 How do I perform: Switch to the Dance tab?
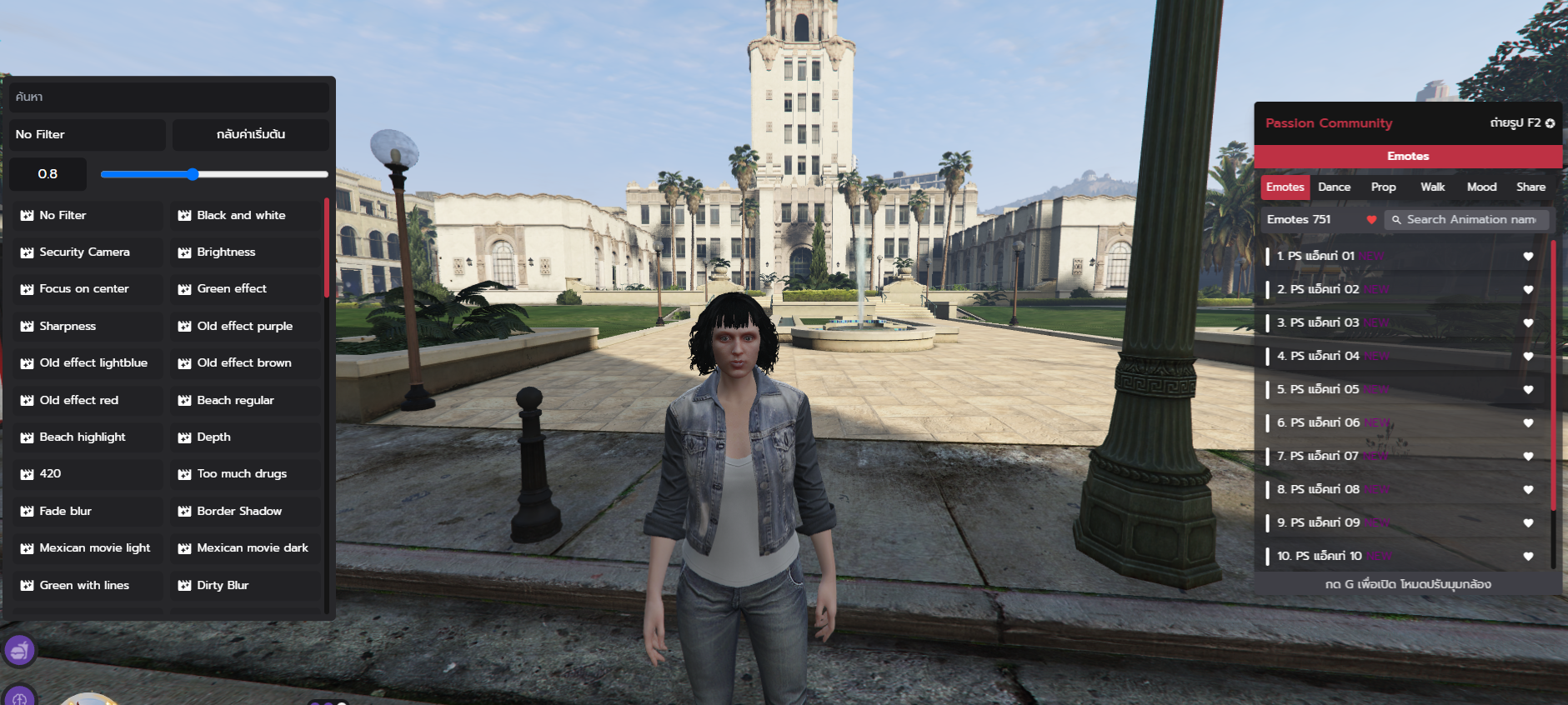[1334, 187]
